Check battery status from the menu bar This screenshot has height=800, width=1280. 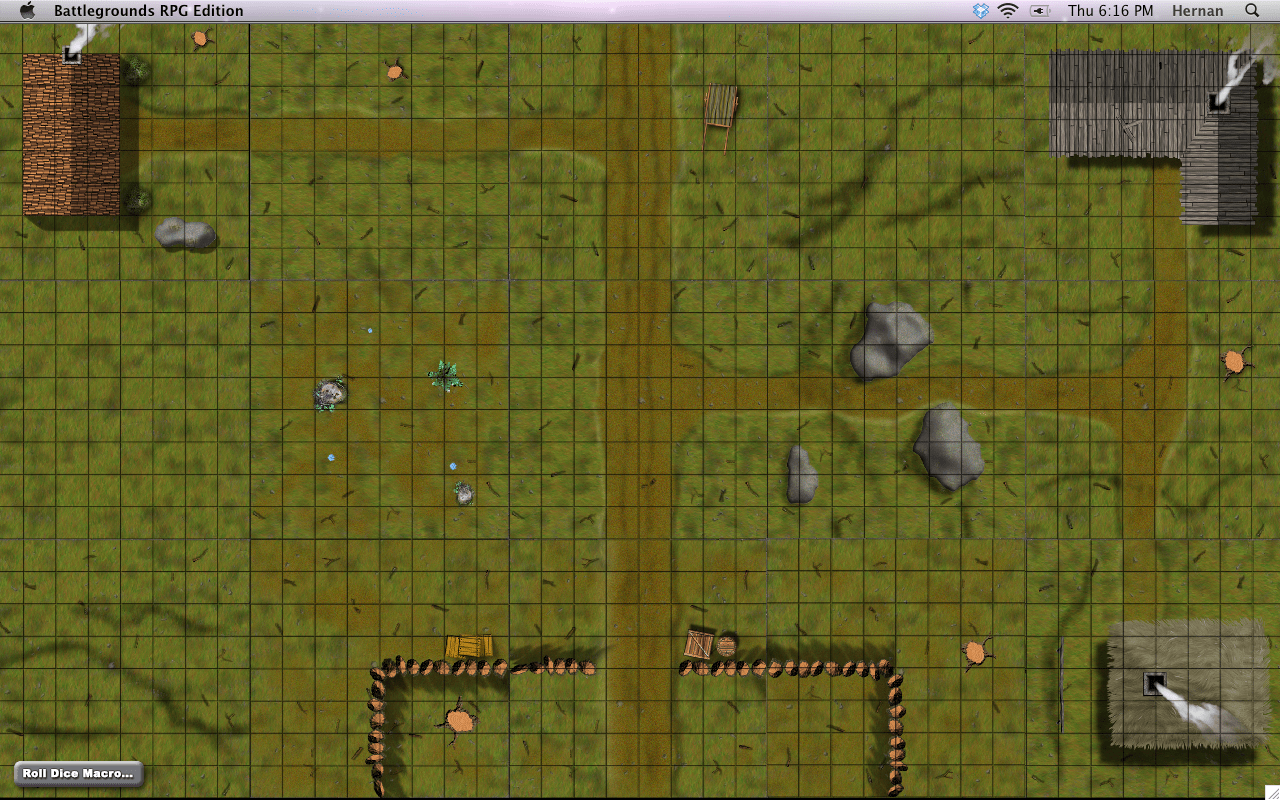coord(1040,10)
